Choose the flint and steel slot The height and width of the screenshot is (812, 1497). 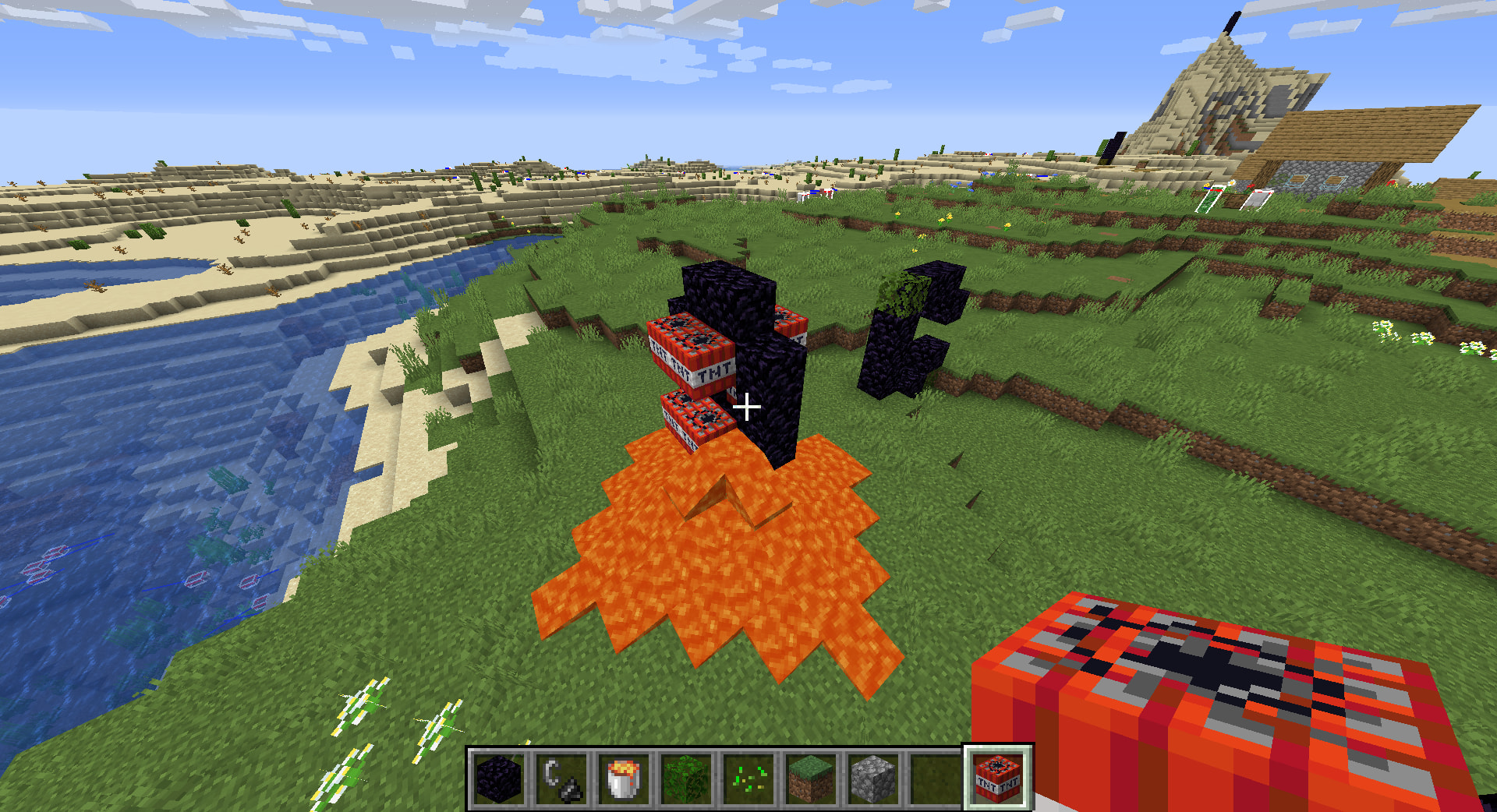pyautogui.click(x=561, y=778)
